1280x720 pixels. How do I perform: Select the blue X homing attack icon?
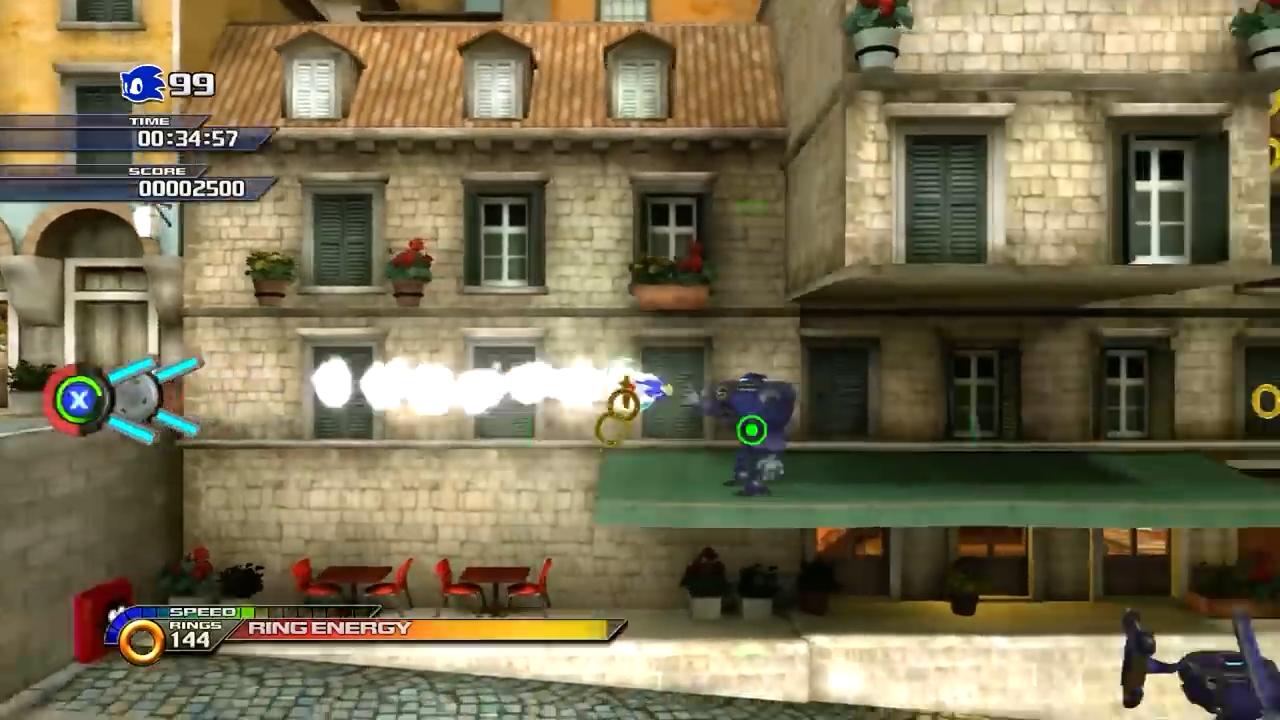point(78,400)
